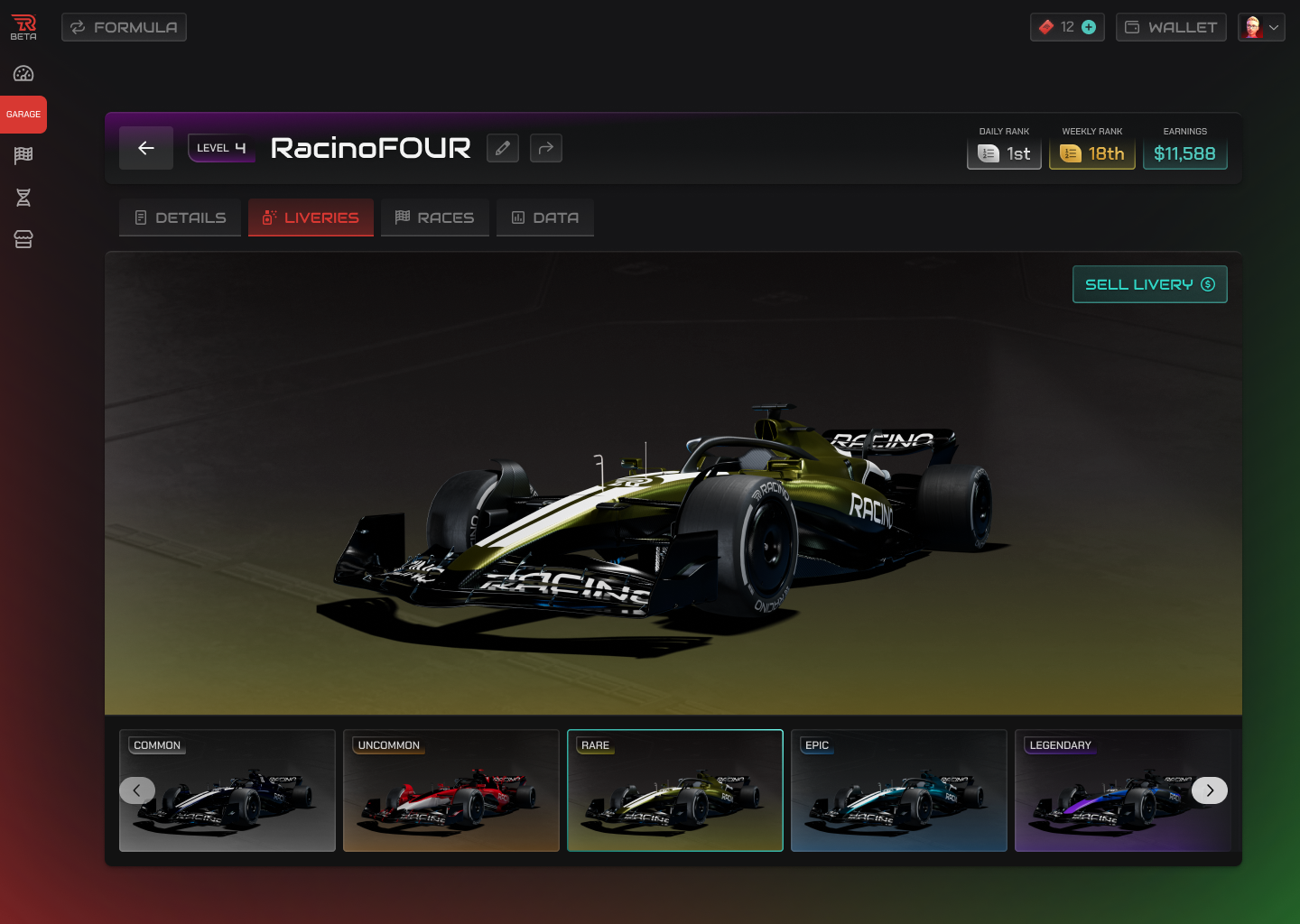The height and width of the screenshot is (924, 1300).
Task: Show next liveries with right arrow
Action: pos(1210,790)
